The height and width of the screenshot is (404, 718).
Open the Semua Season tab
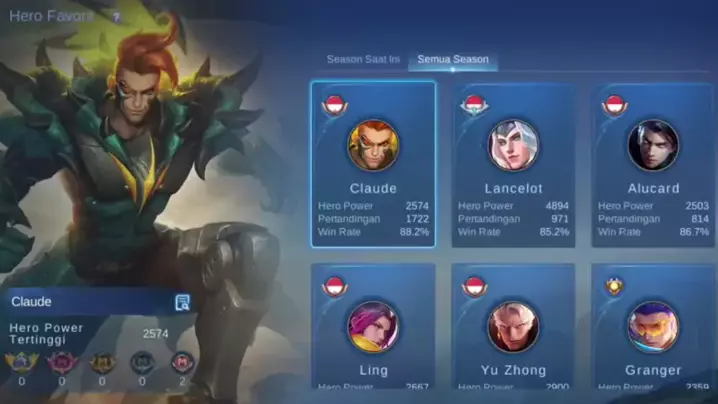(453, 60)
